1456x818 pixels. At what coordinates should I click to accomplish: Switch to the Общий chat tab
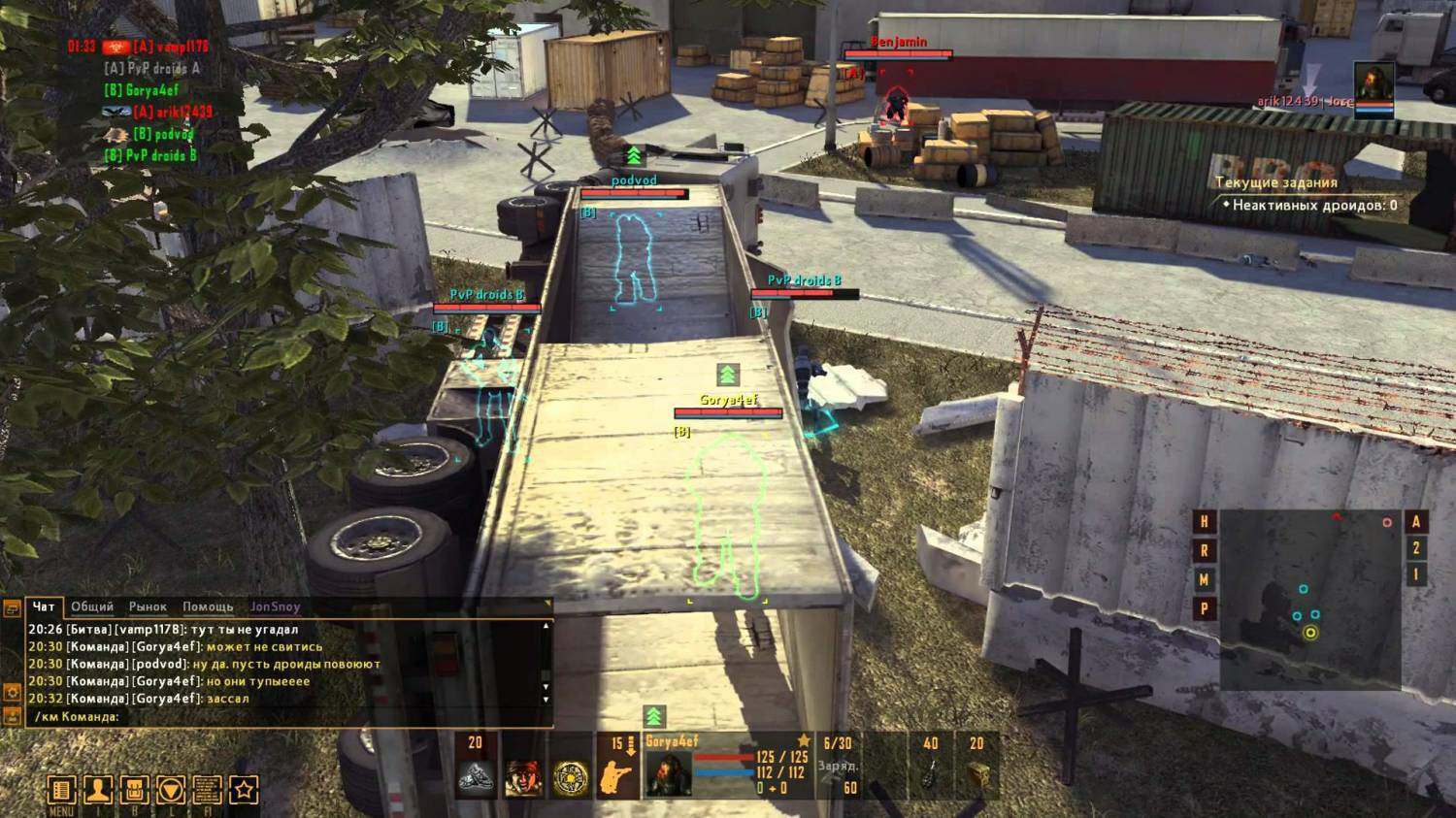[x=92, y=606]
